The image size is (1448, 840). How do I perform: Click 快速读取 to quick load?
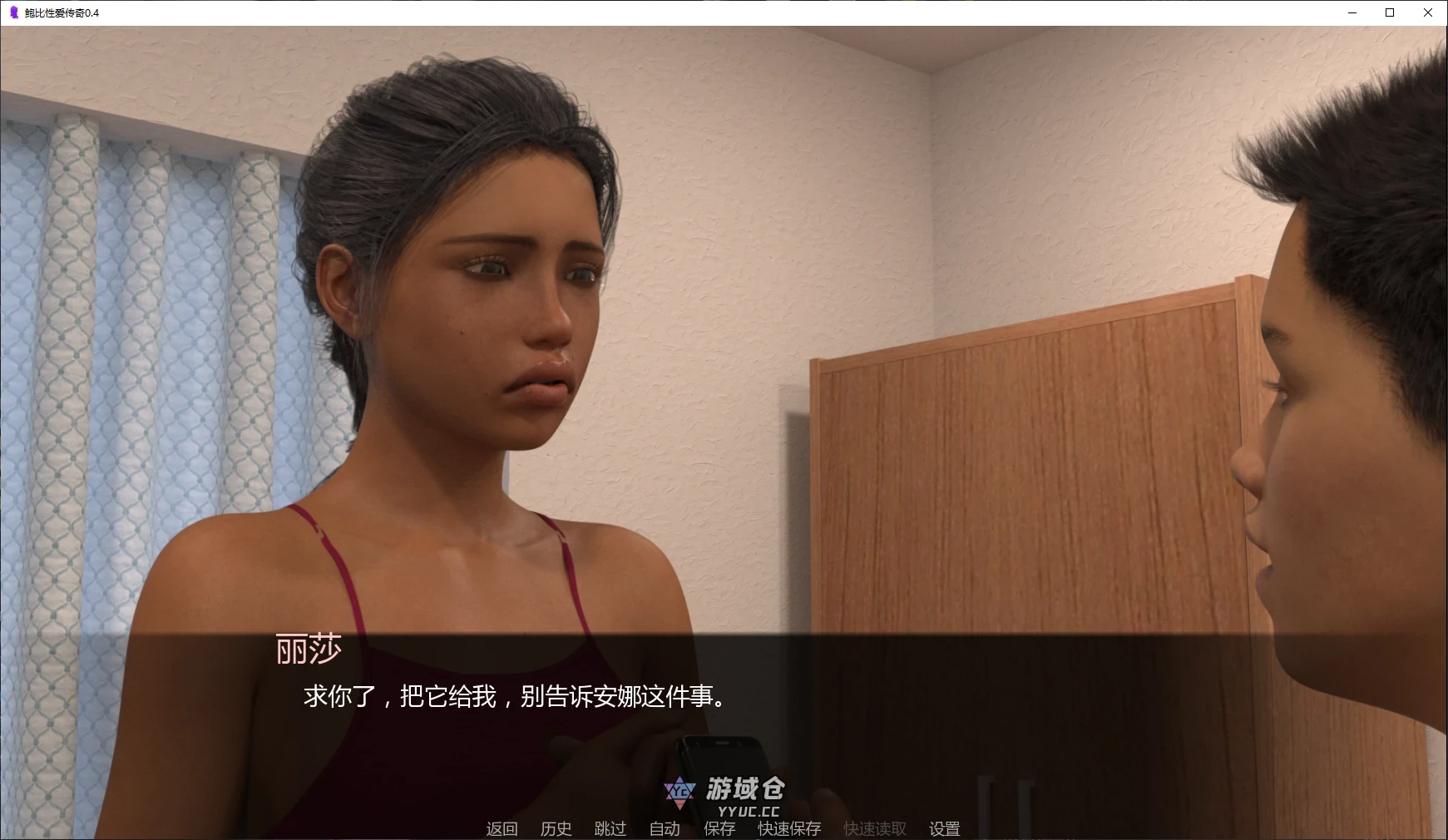coord(872,828)
